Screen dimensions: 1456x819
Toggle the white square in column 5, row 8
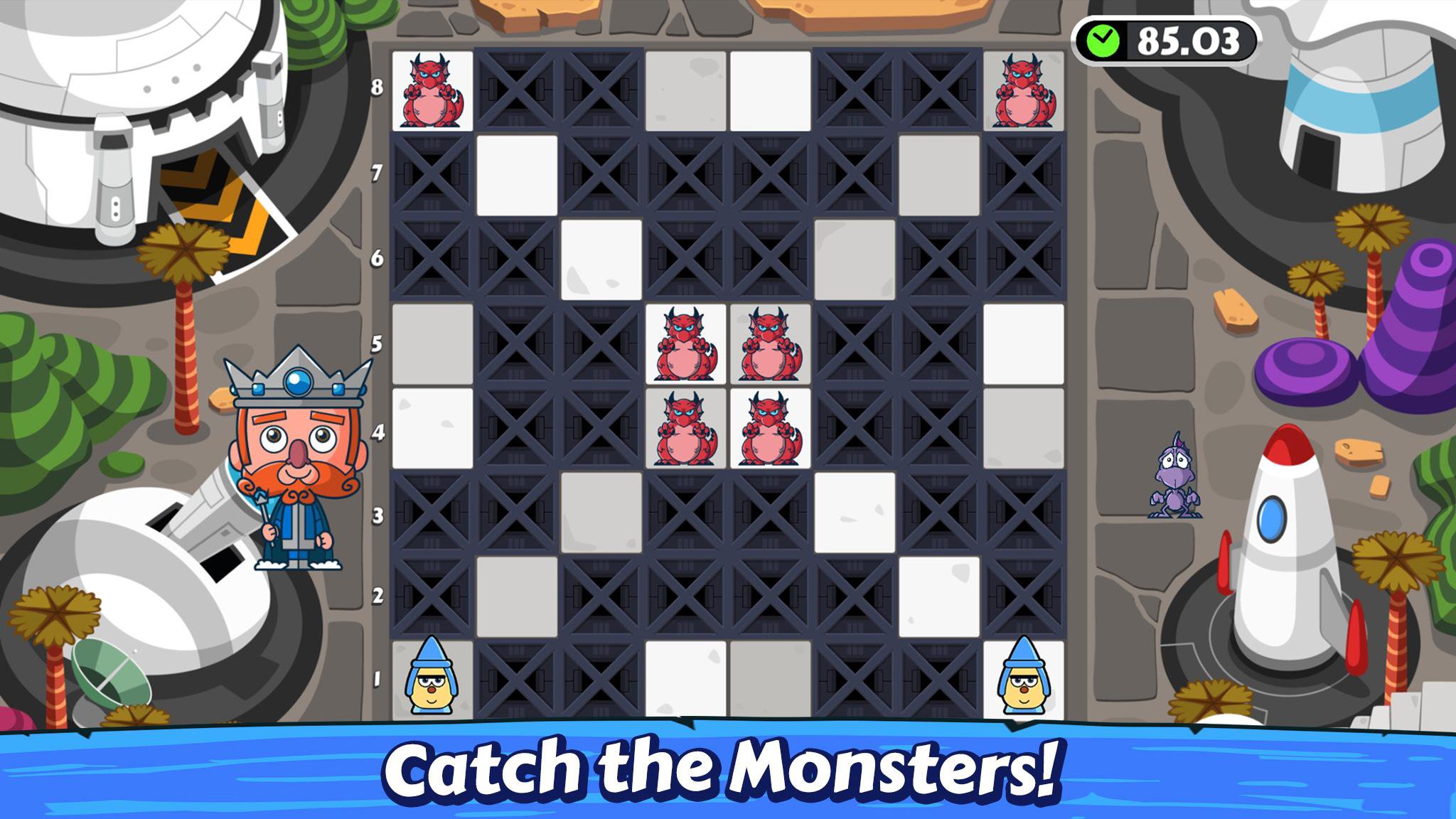pos(771,89)
